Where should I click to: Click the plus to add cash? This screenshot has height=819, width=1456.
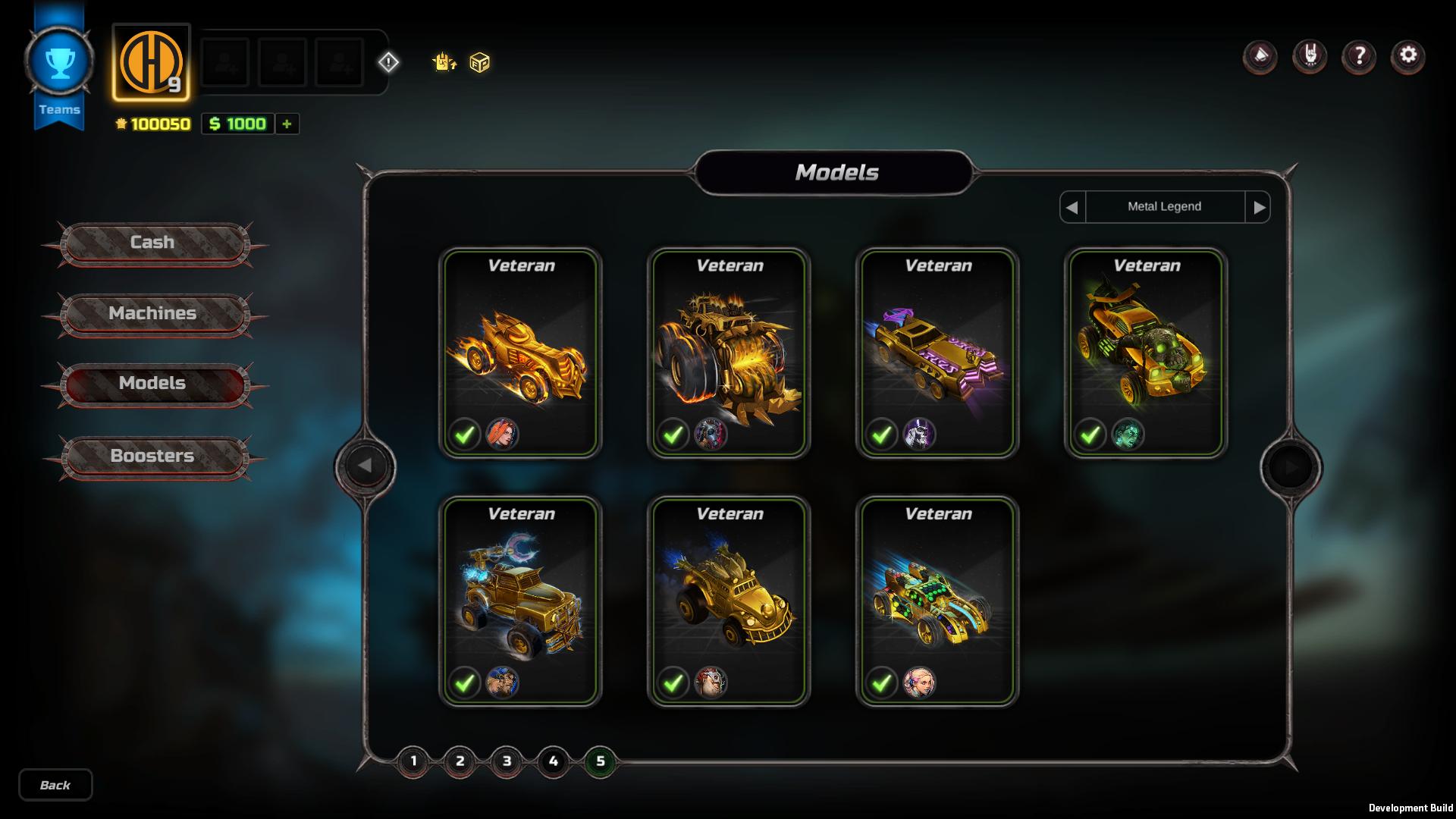[x=287, y=124]
